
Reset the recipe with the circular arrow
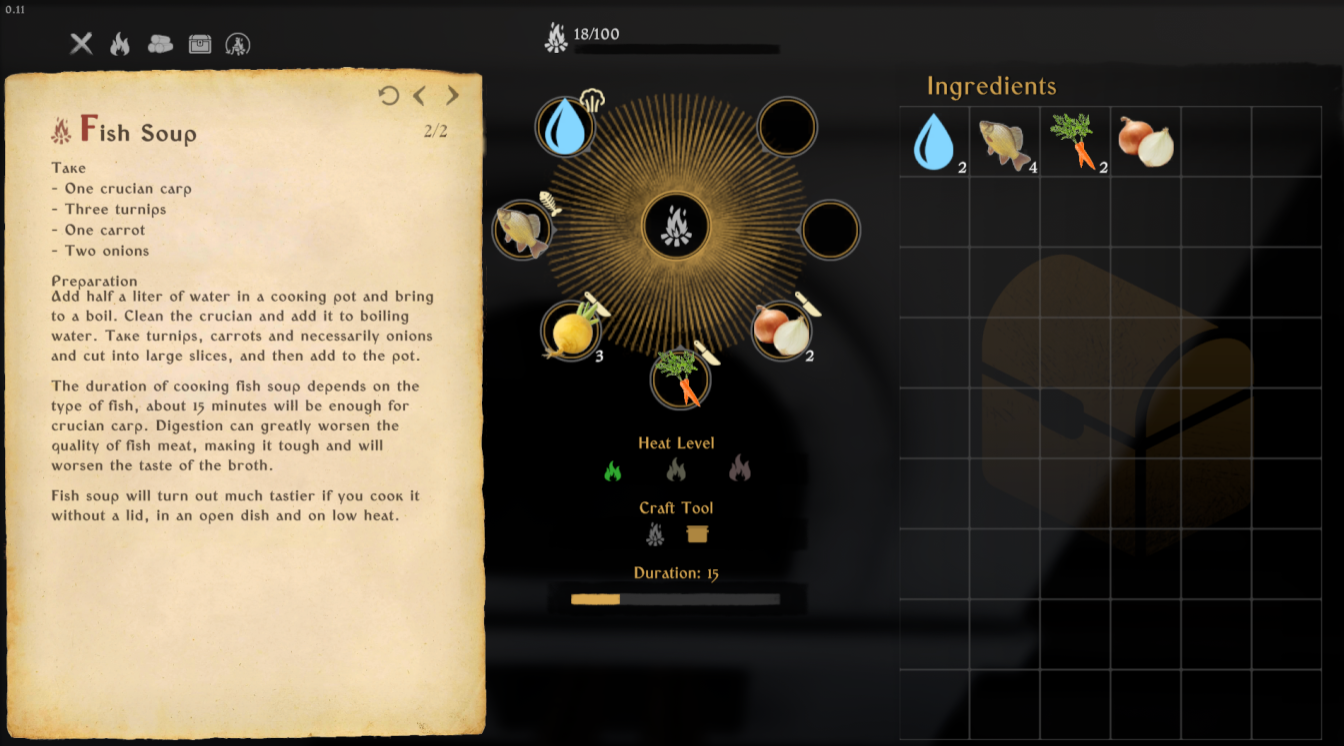pyautogui.click(x=389, y=95)
